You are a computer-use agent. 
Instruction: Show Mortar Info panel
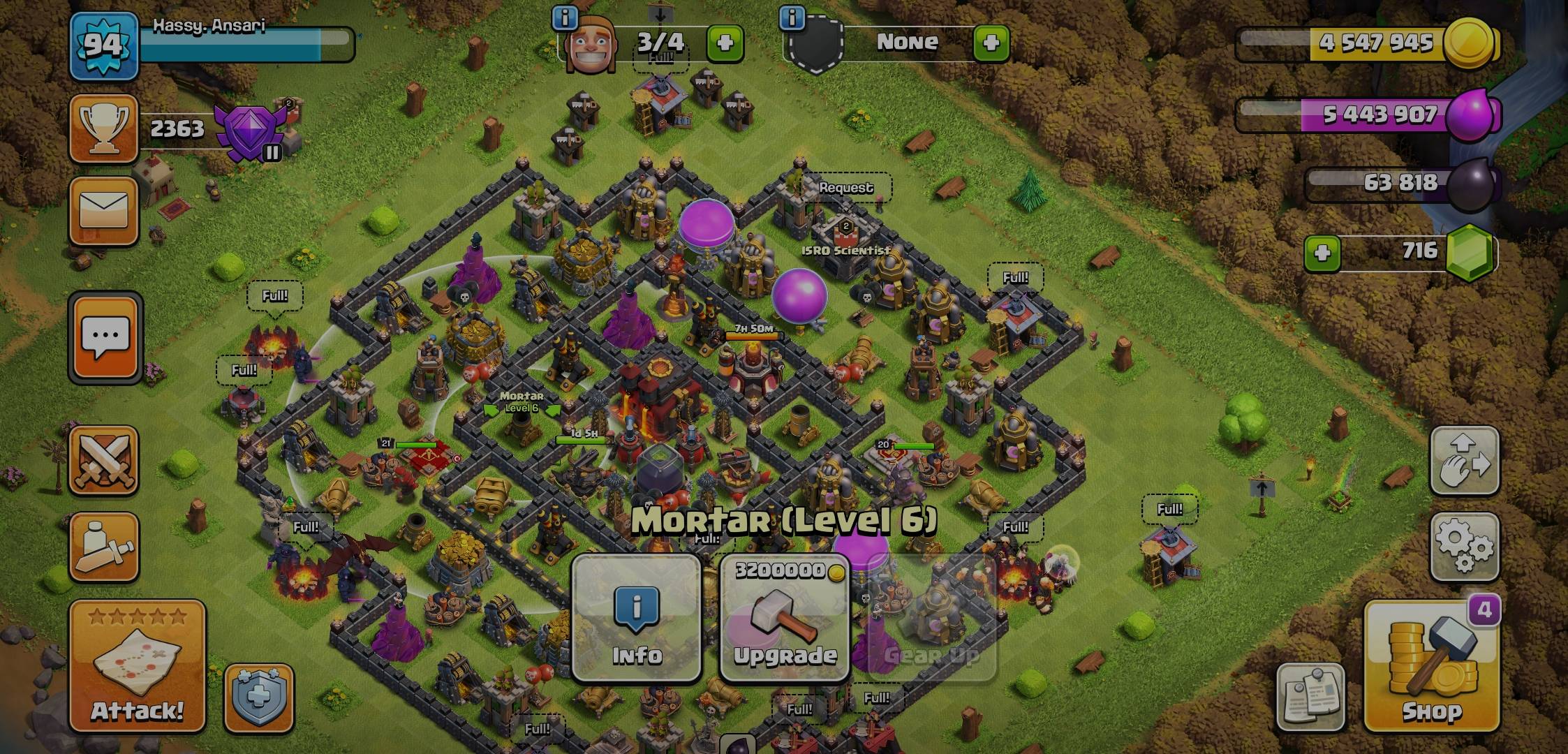tap(636, 619)
